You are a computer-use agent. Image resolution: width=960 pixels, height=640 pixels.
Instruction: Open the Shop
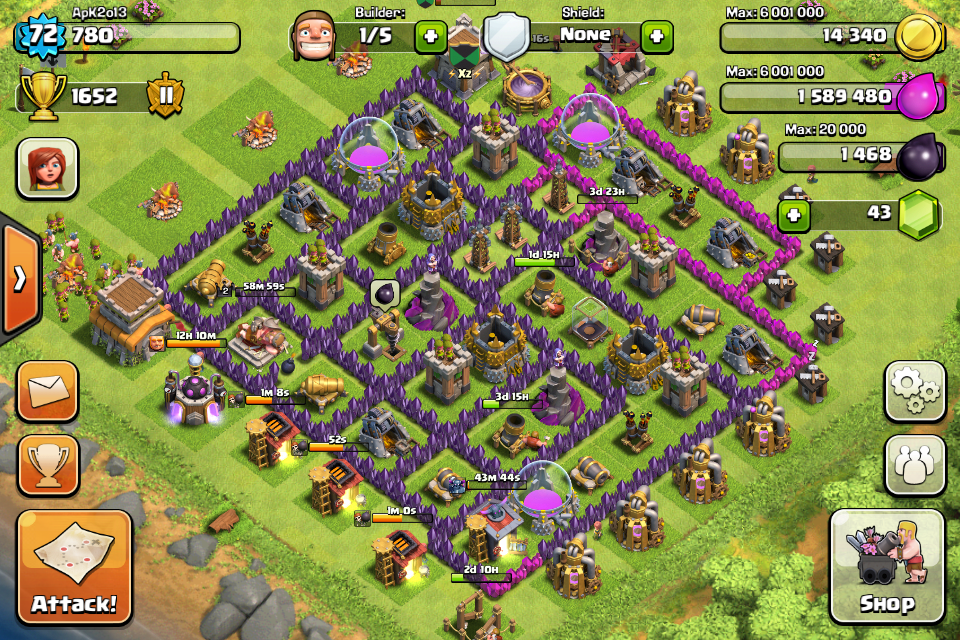click(x=887, y=566)
